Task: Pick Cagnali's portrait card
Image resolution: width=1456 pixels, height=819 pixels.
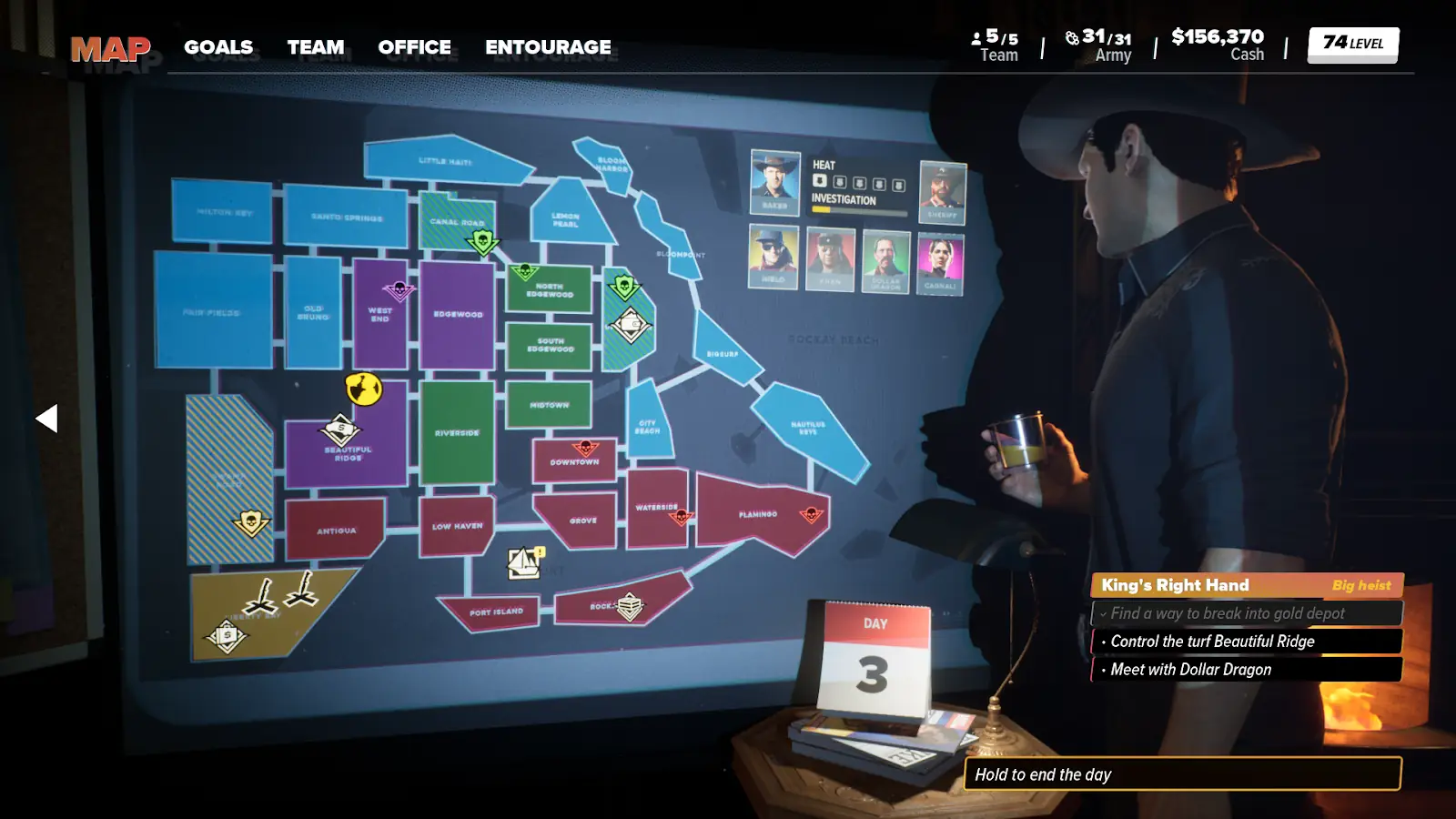Action: click(x=940, y=262)
